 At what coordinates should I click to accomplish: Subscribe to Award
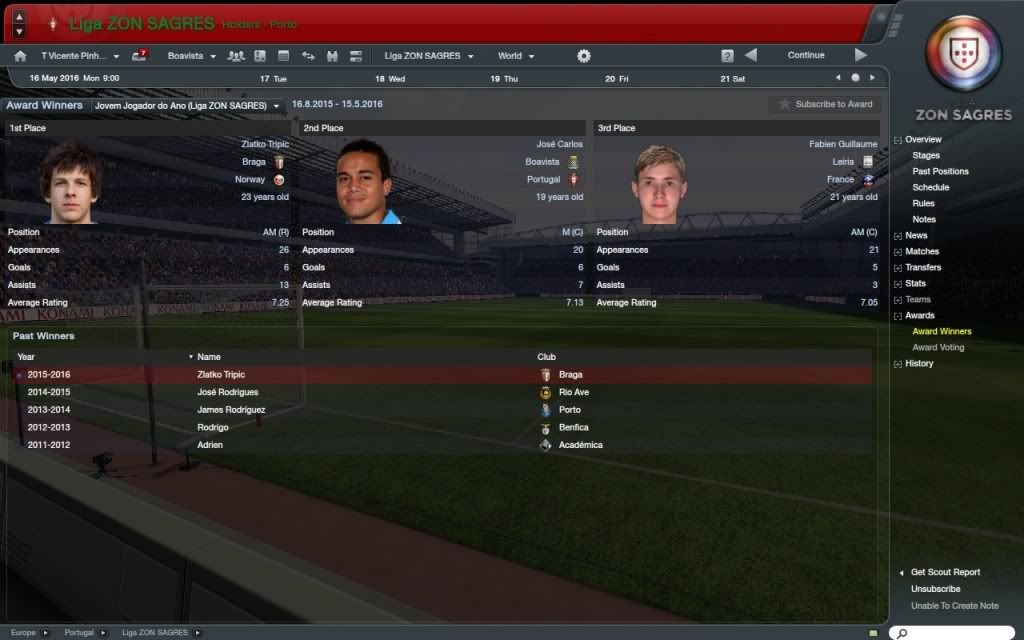825,104
